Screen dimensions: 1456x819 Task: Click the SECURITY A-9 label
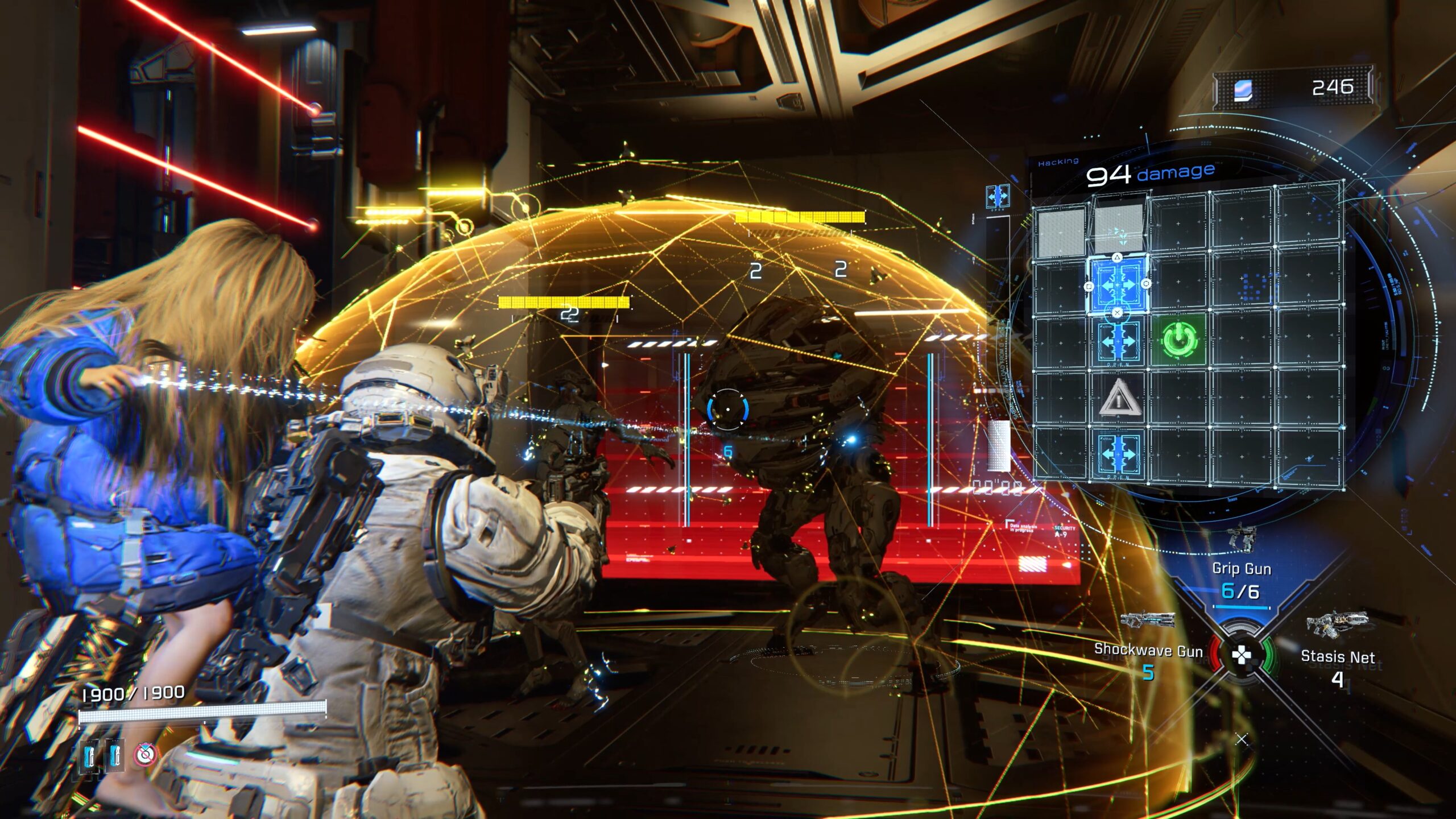coord(1064,531)
